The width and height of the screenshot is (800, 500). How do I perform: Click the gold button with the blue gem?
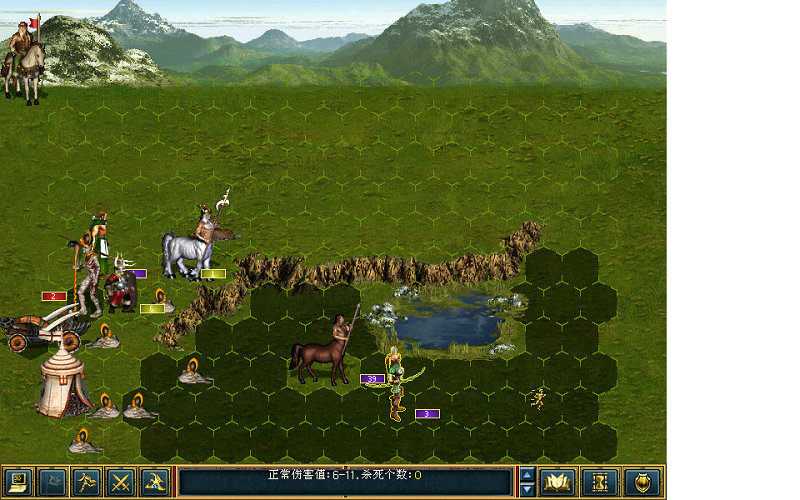coord(155,482)
